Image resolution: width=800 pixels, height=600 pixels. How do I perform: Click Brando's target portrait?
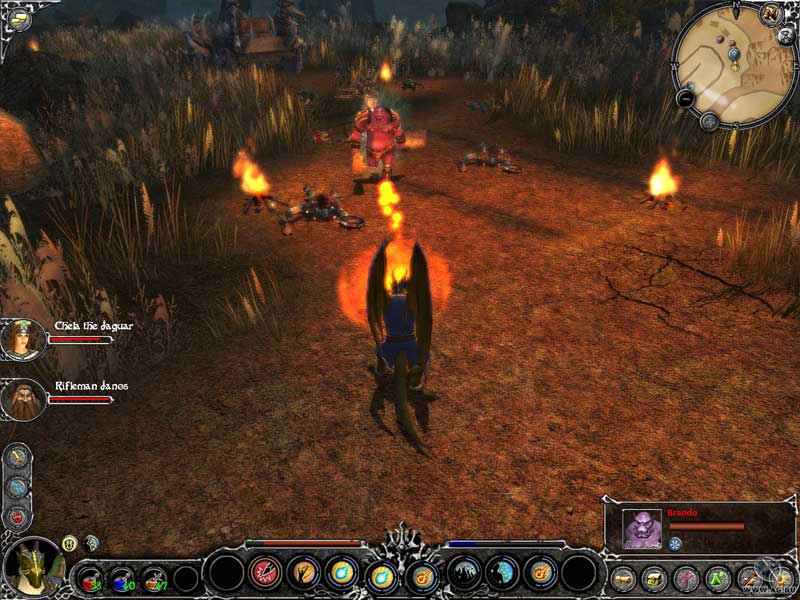coord(641,528)
